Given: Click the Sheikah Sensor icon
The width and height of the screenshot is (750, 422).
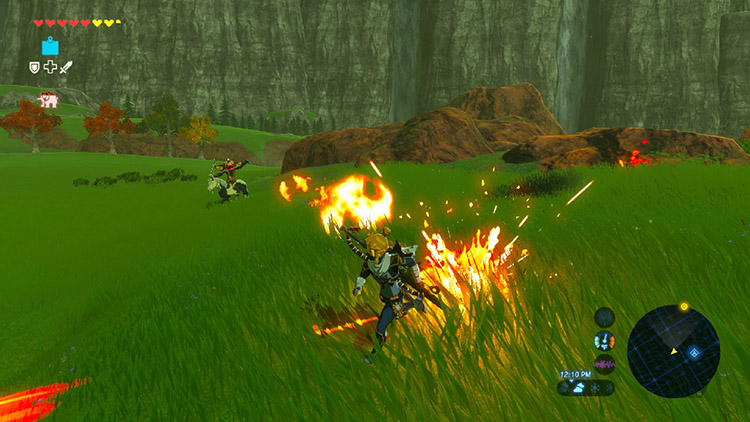Looking at the screenshot, I should click(604, 317).
